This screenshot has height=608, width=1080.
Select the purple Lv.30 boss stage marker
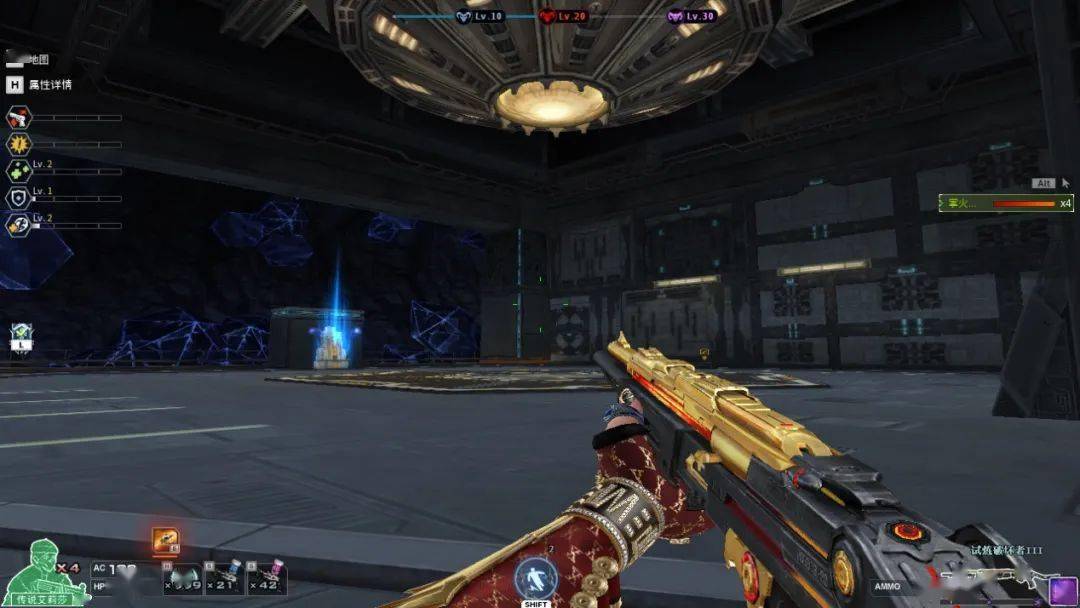[x=675, y=16]
